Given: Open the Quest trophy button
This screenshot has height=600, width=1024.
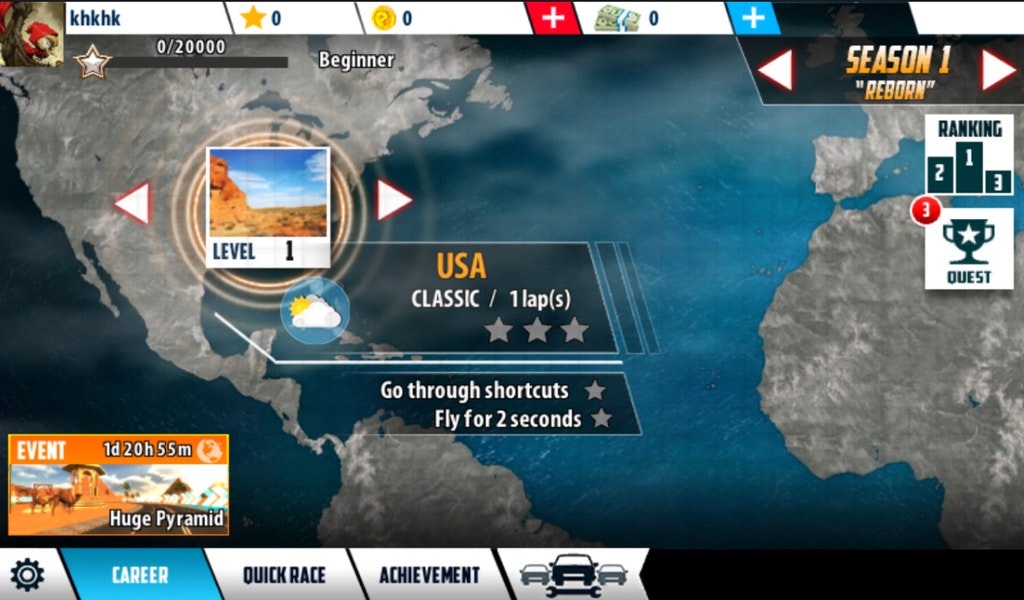Looking at the screenshot, I should coord(968,249).
